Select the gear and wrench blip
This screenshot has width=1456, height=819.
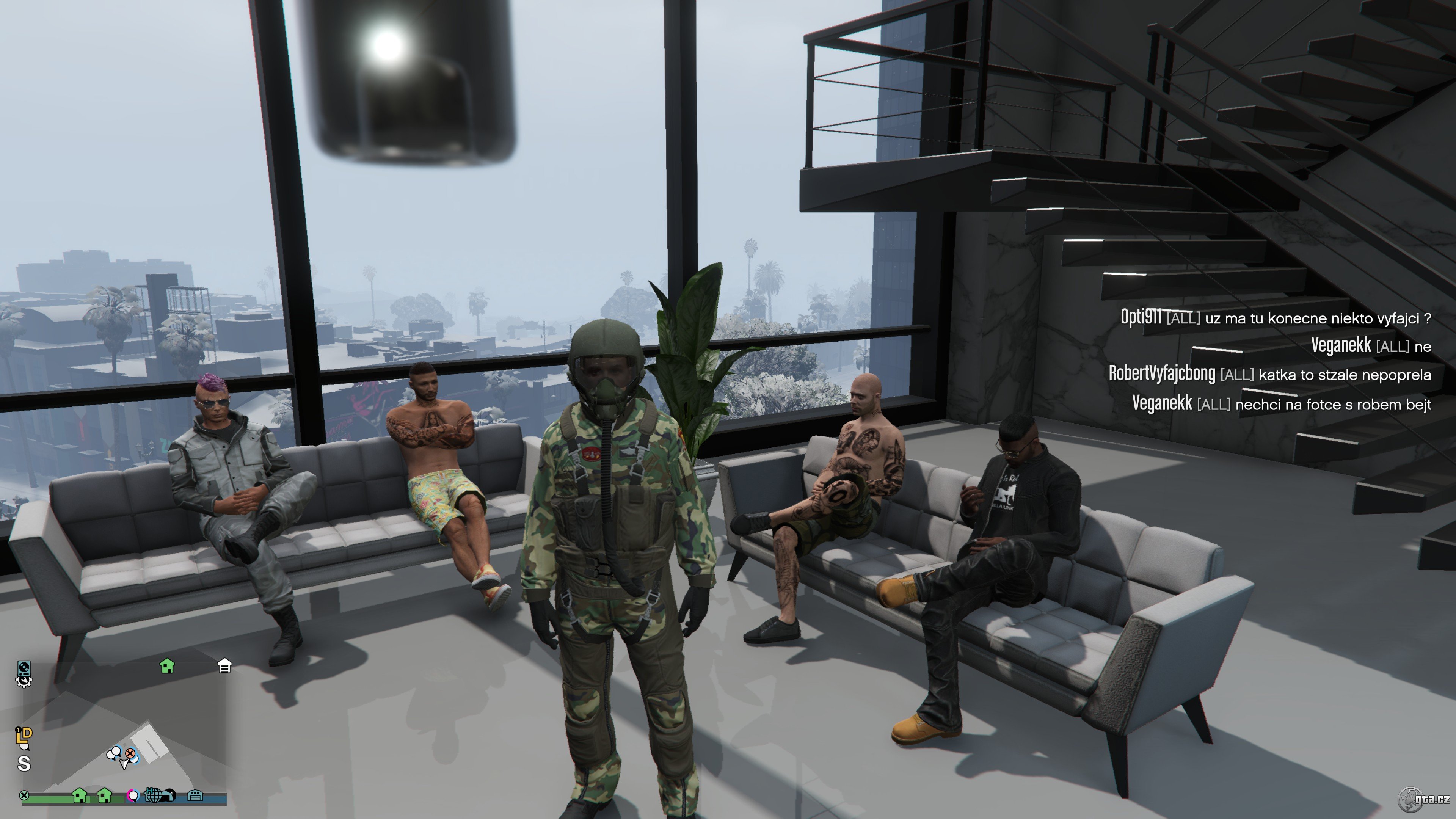(x=24, y=681)
